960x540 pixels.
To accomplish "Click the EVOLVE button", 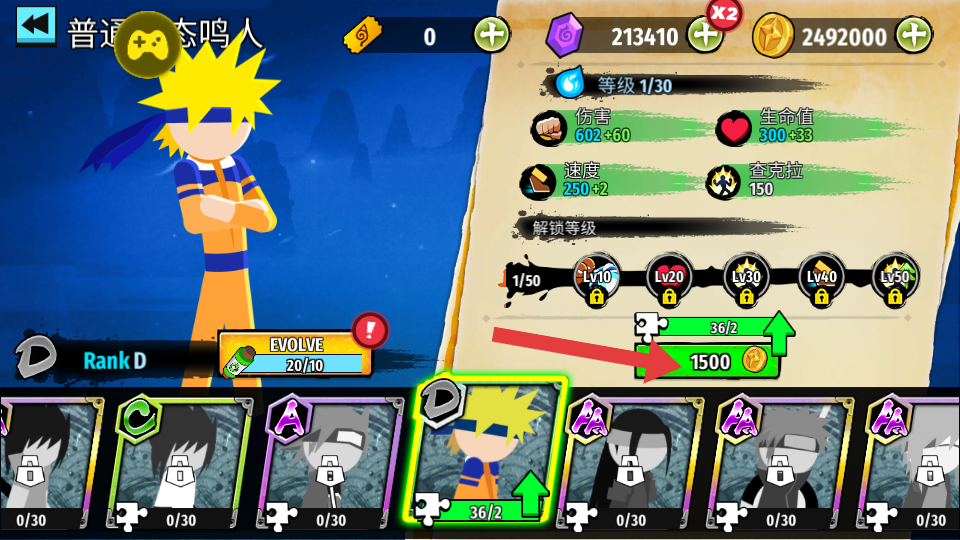I will click(x=295, y=353).
